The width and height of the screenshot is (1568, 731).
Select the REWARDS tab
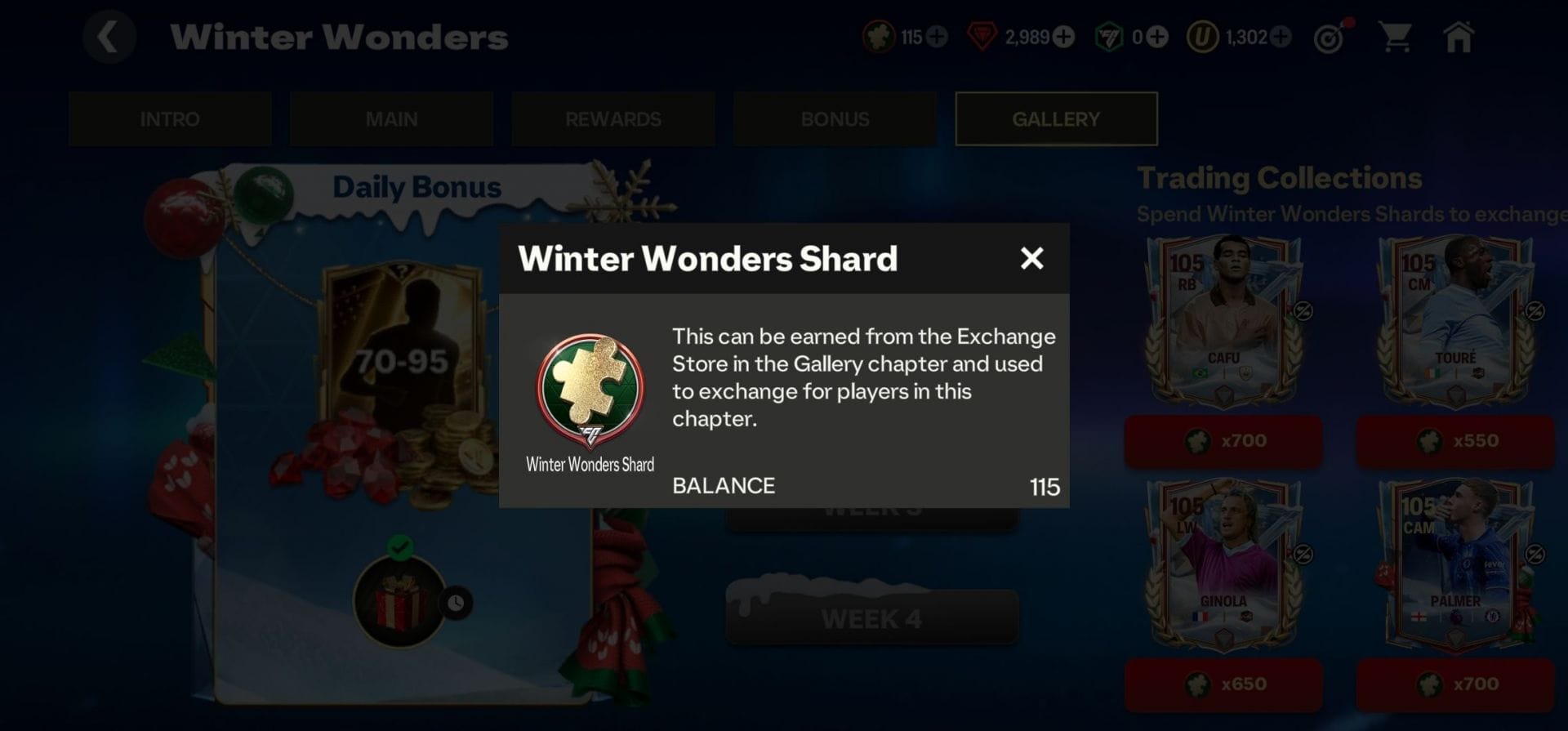[x=613, y=119]
